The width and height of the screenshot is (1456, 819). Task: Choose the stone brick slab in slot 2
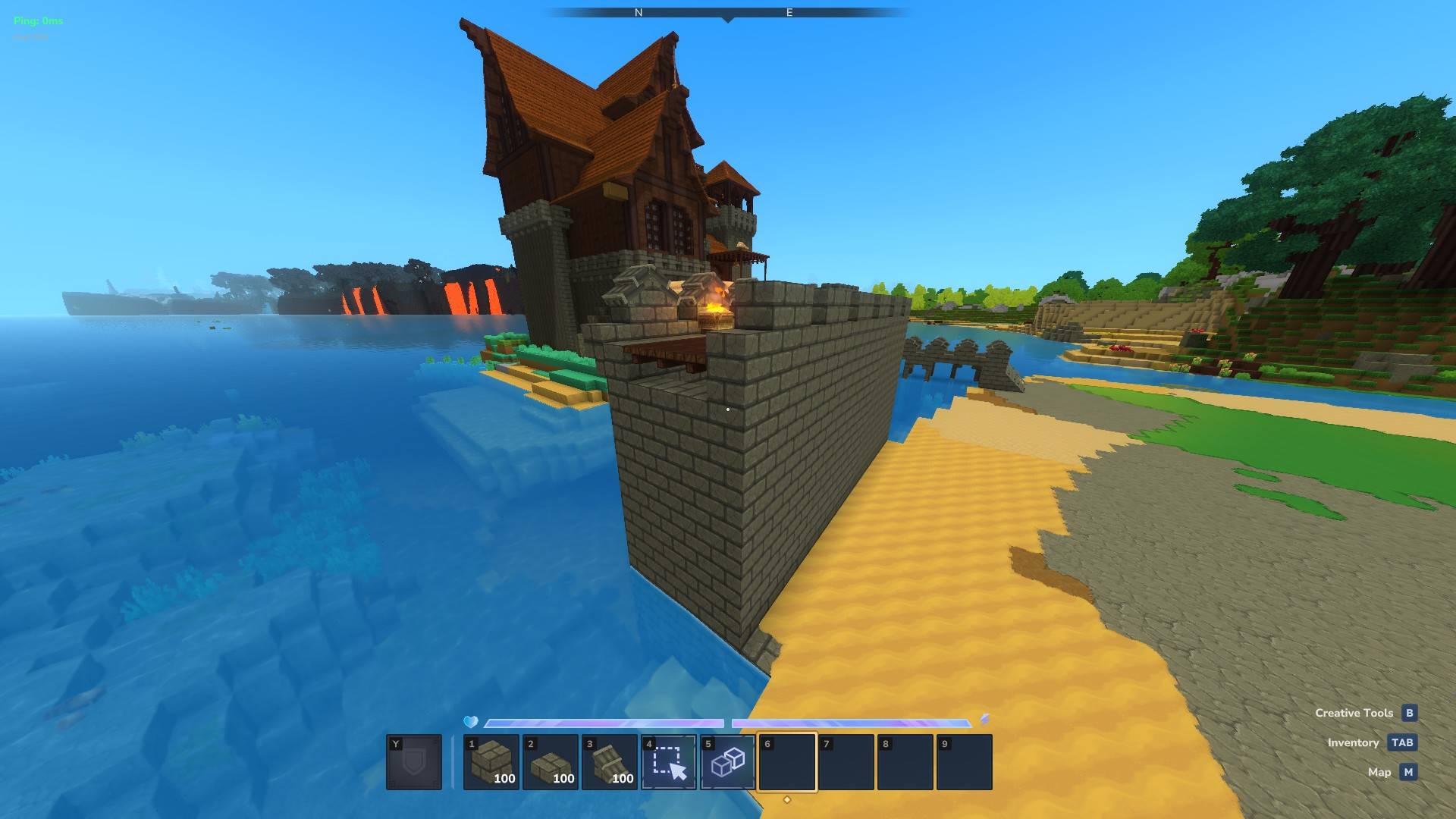point(550,762)
